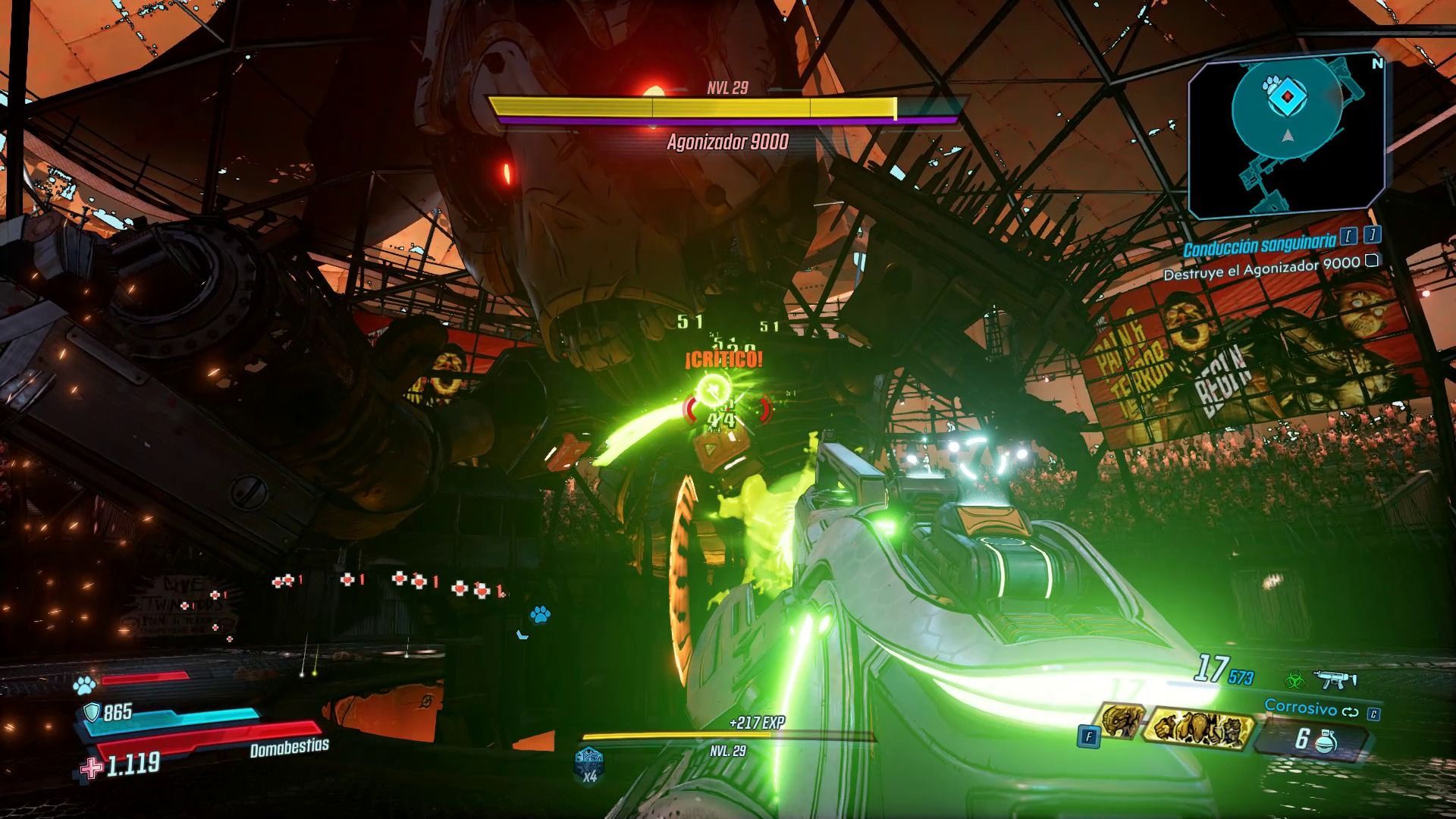1456x819 pixels.
Task: Click the pet paw icon beside the health bar
Action: pyautogui.click(x=85, y=685)
